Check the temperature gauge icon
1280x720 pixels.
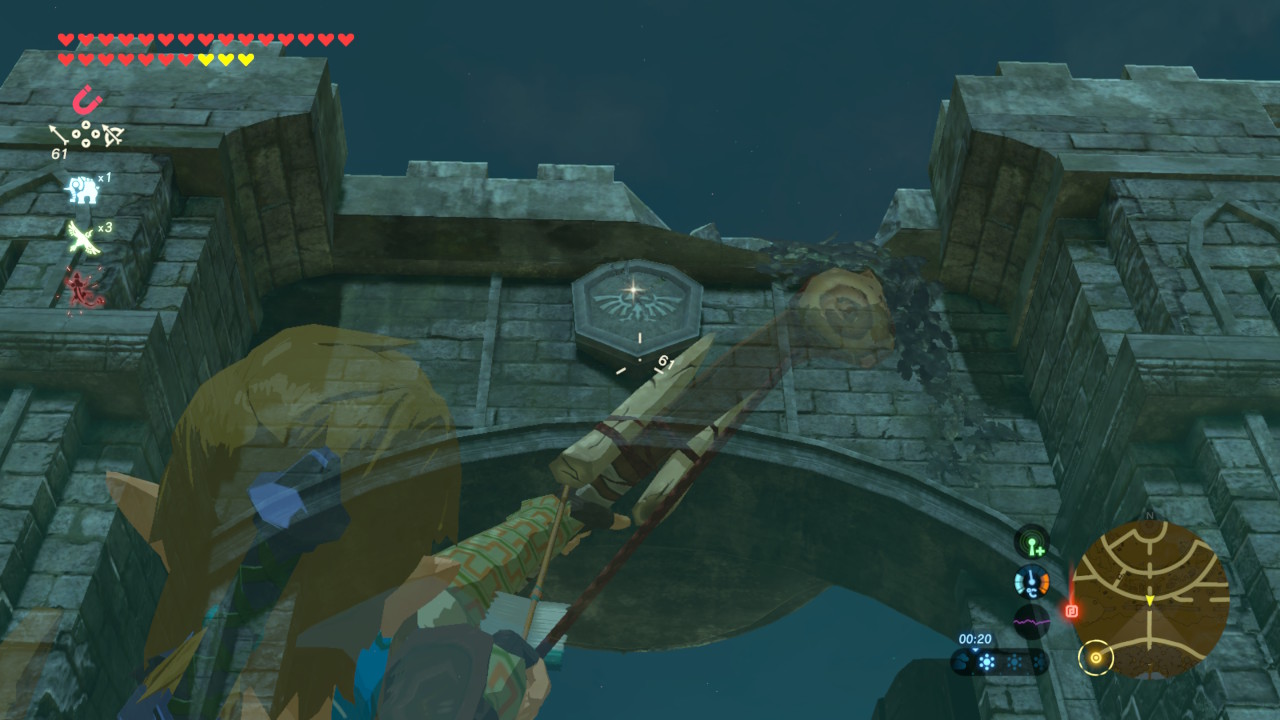click(x=1031, y=581)
